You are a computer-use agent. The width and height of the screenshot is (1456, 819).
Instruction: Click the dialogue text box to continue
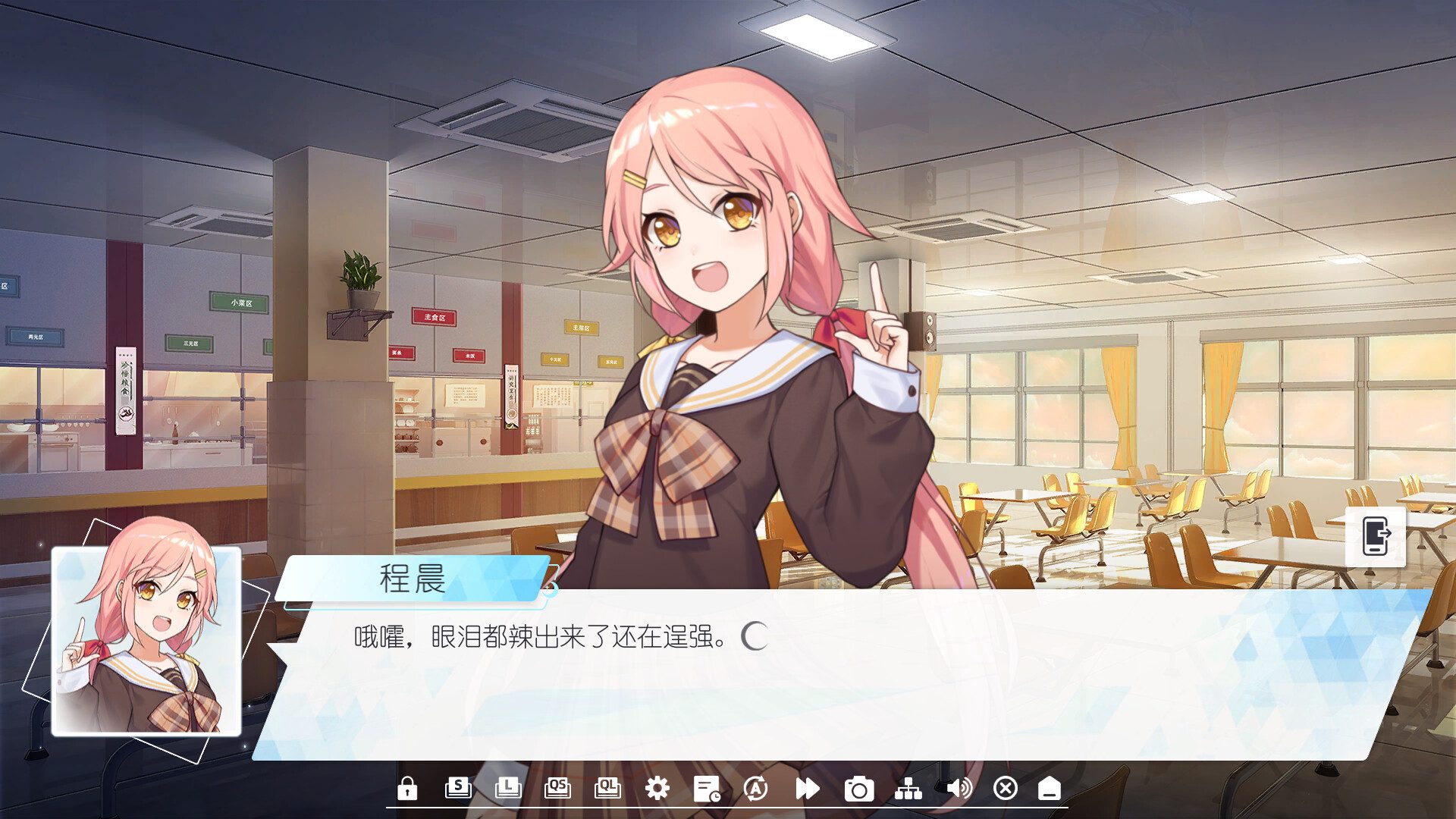(x=682, y=682)
